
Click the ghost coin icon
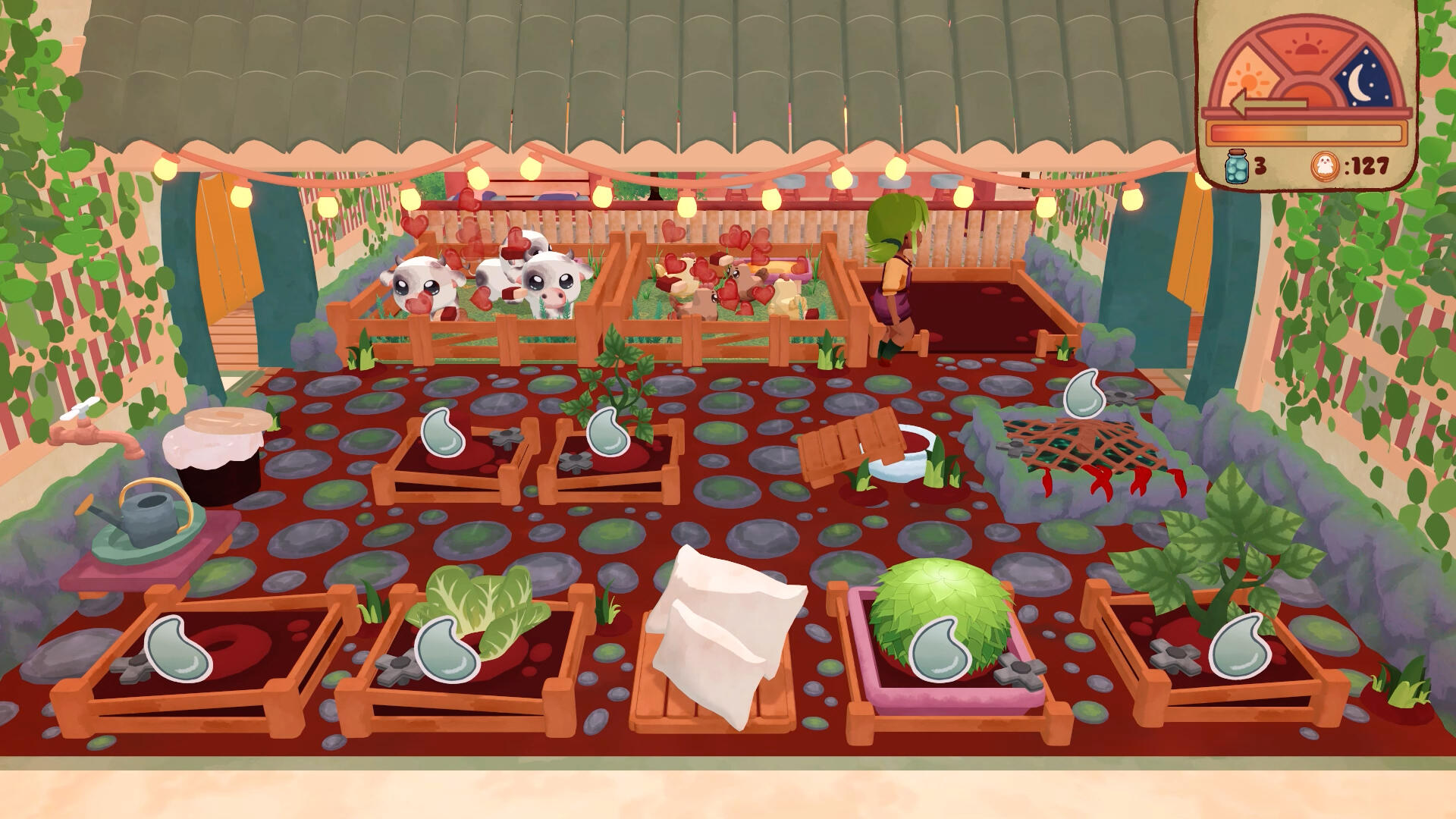tap(1324, 165)
